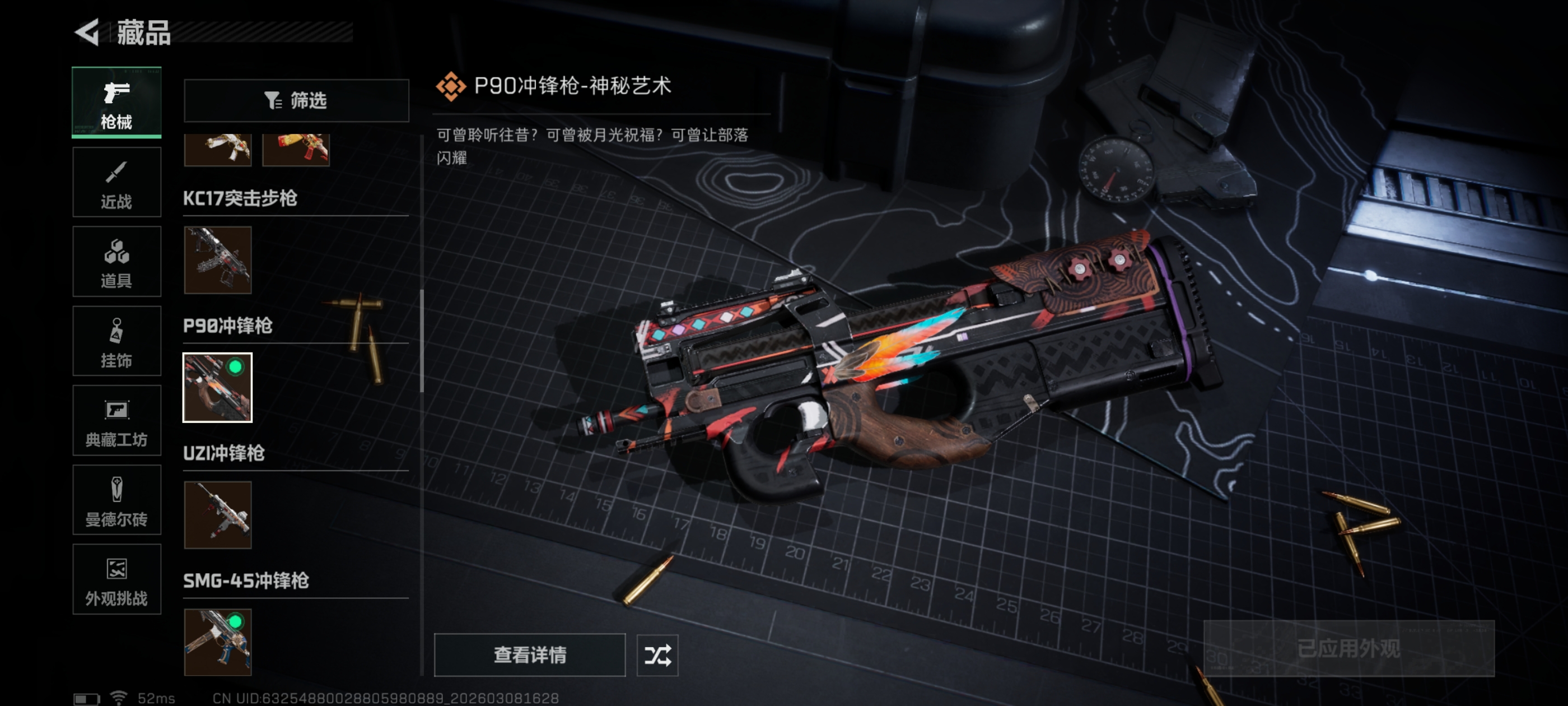Click the shuffle random skin button
1568x706 pixels.
pos(657,655)
